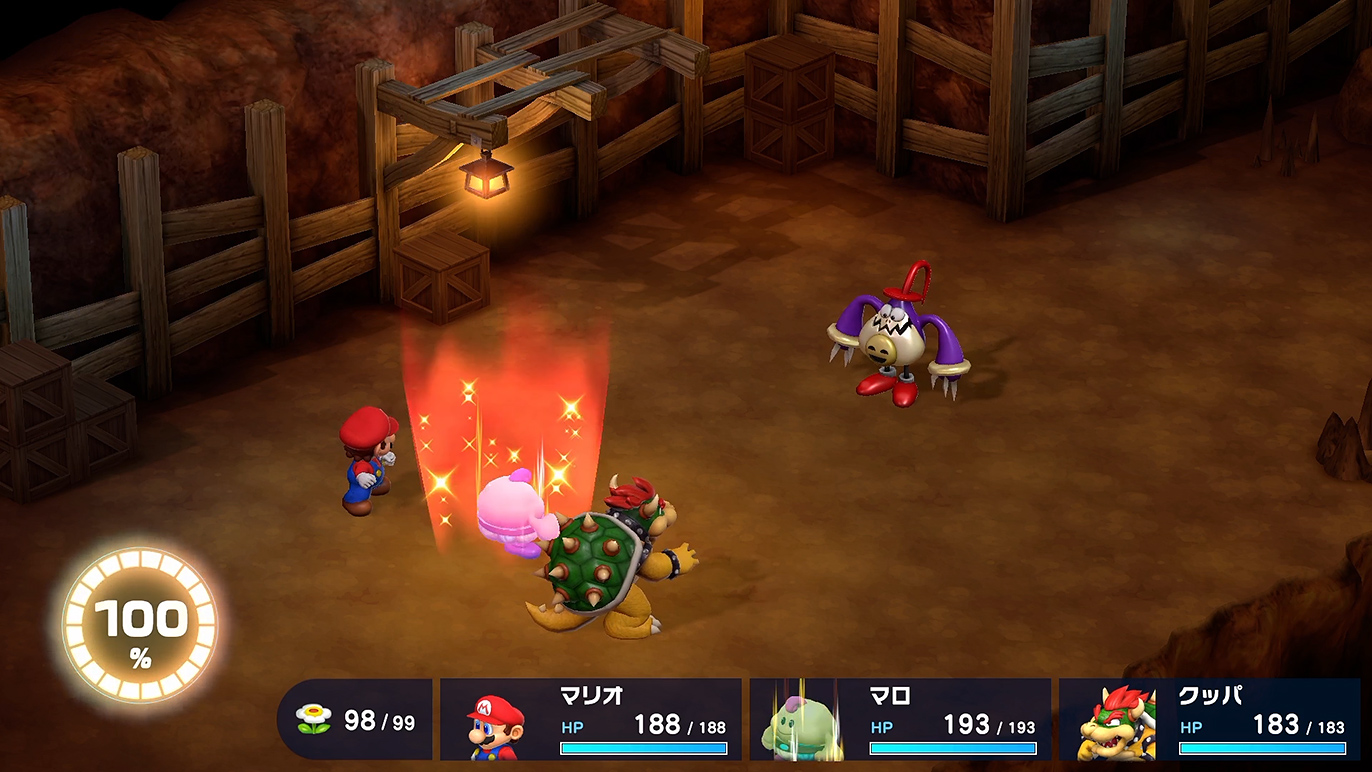Activate the 100% action gauge
The width and height of the screenshot is (1372, 772).
pos(140,626)
